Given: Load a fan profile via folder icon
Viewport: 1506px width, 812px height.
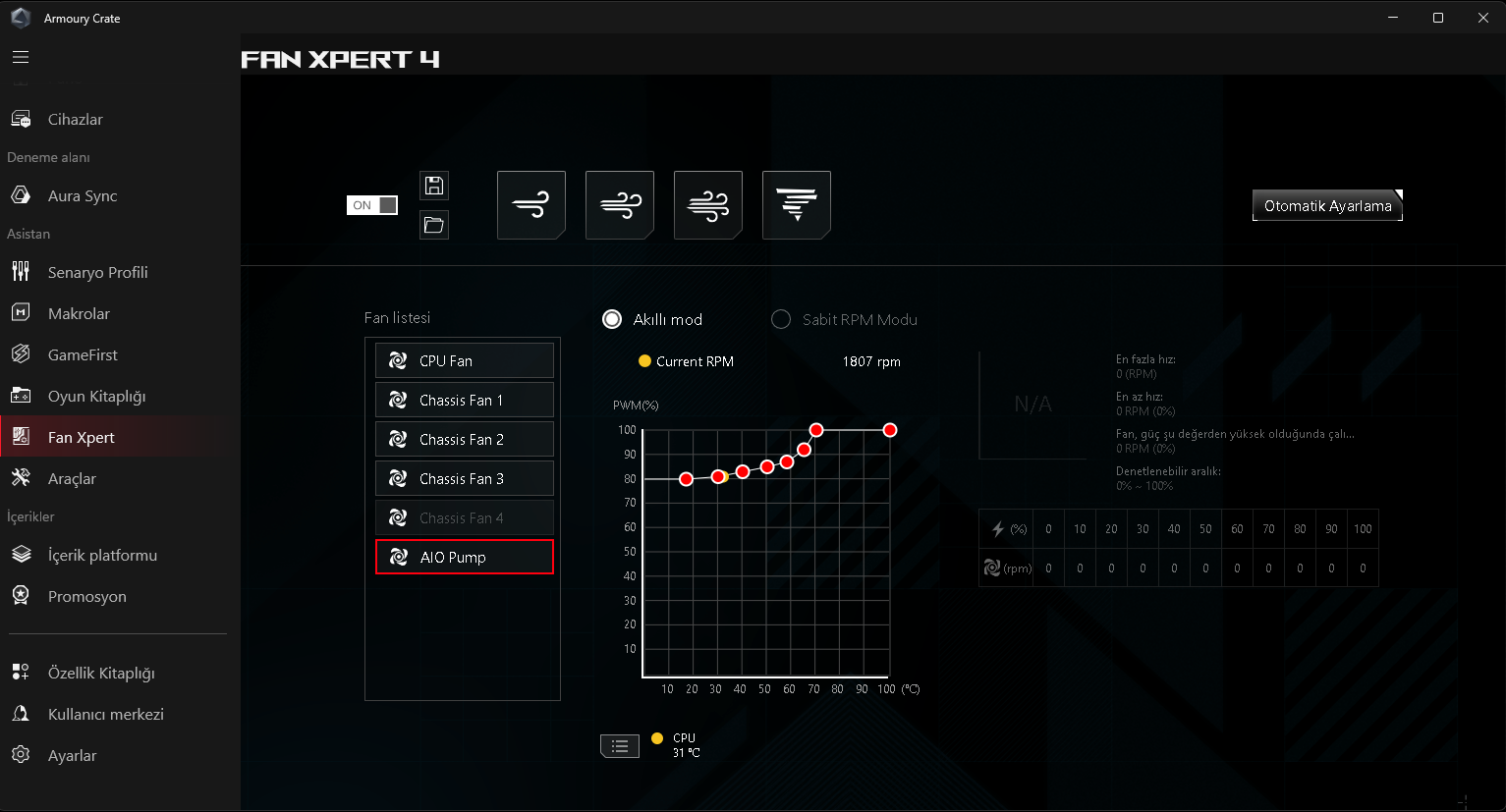Looking at the screenshot, I should click(x=434, y=225).
